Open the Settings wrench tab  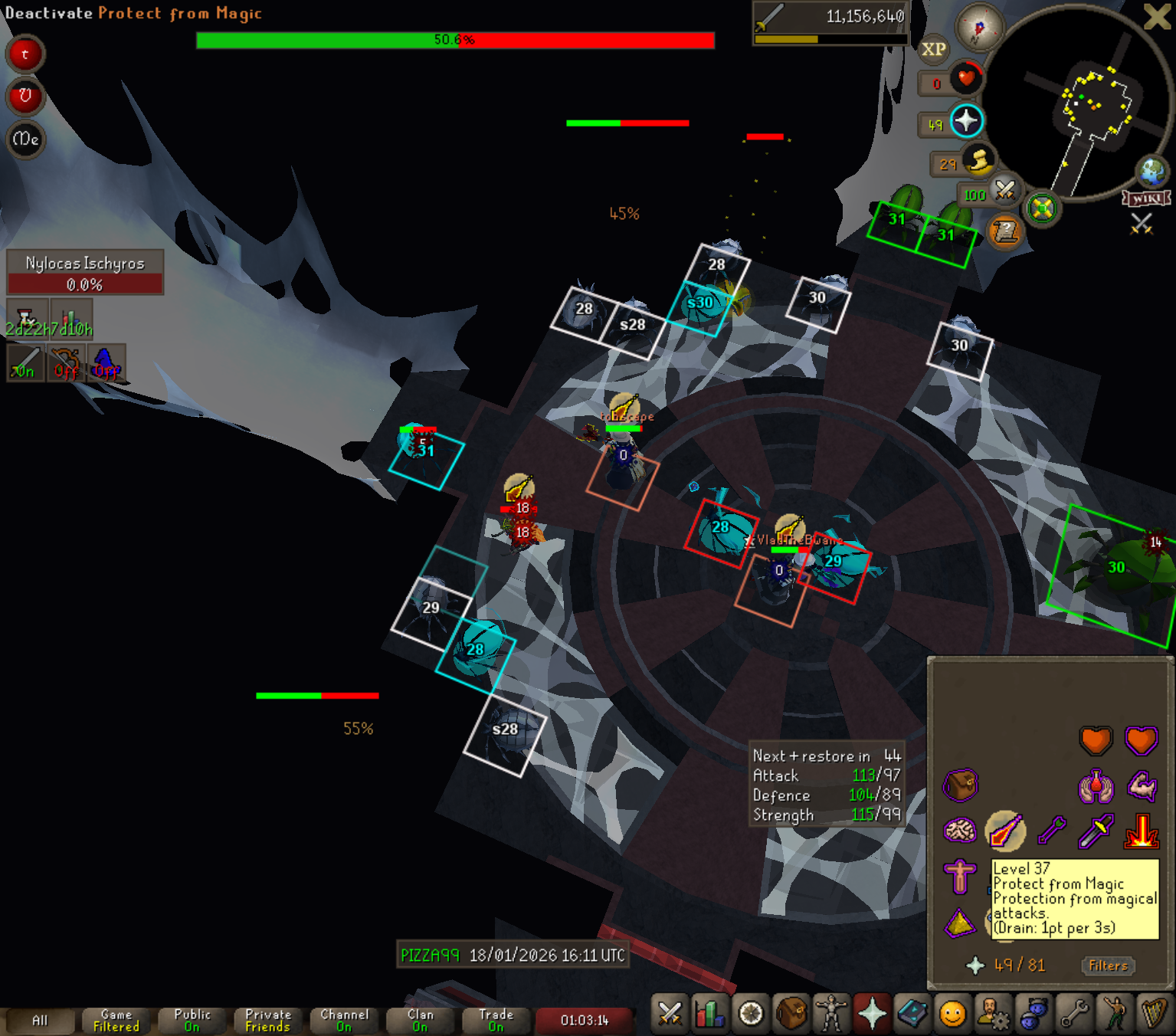pyautogui.click(x=1074, y=1014)
